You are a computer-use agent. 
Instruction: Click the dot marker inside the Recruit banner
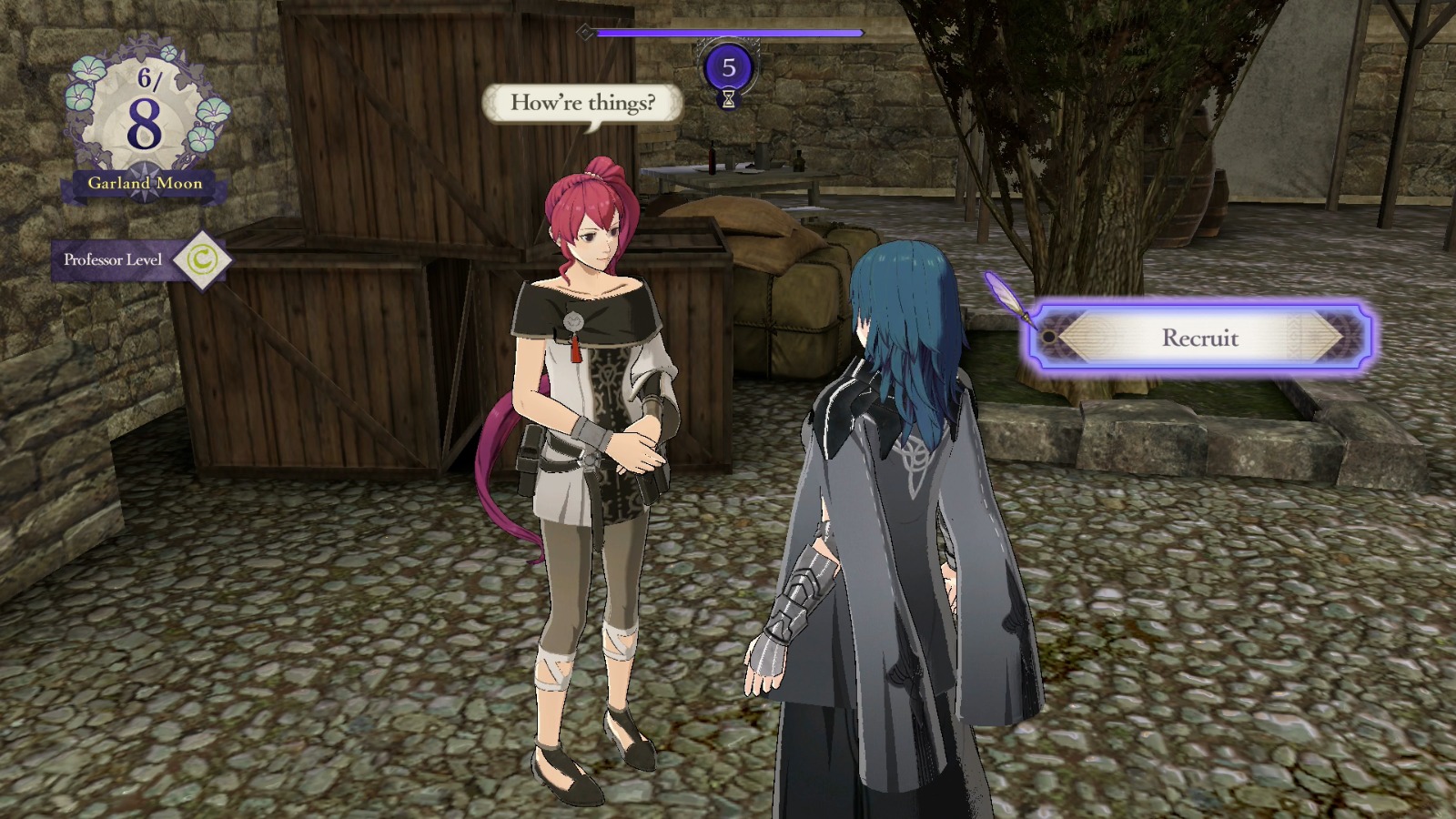click(1051, 339)
